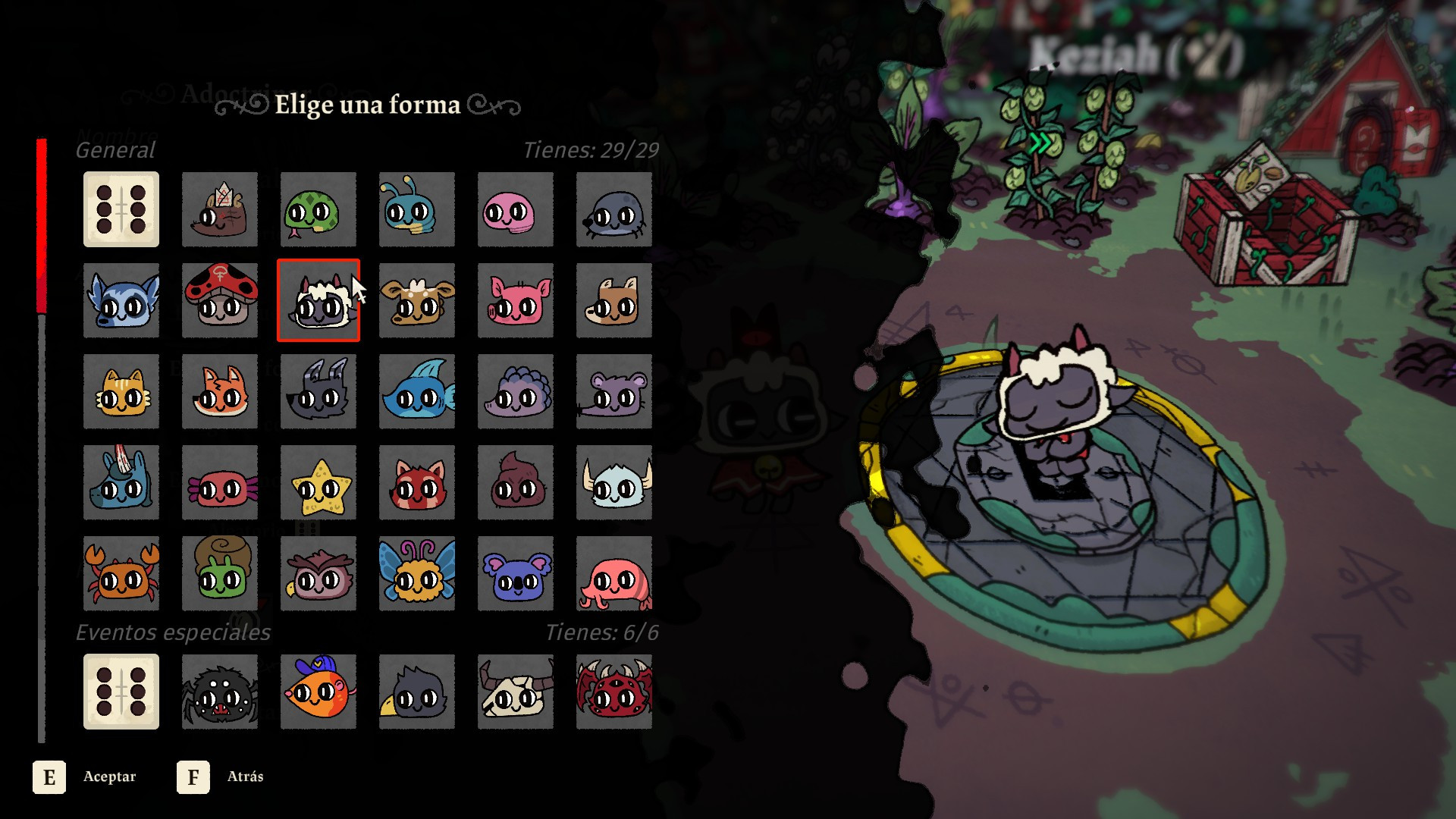Select the orange fox form

point(219,392)
